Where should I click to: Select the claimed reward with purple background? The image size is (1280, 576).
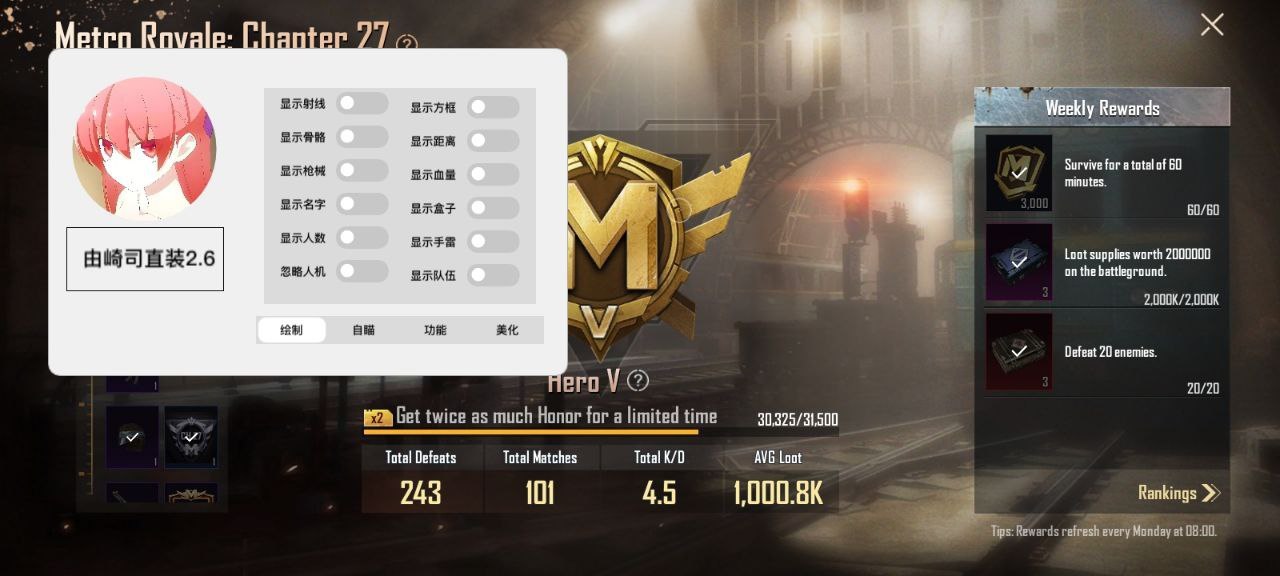[132, 437]
